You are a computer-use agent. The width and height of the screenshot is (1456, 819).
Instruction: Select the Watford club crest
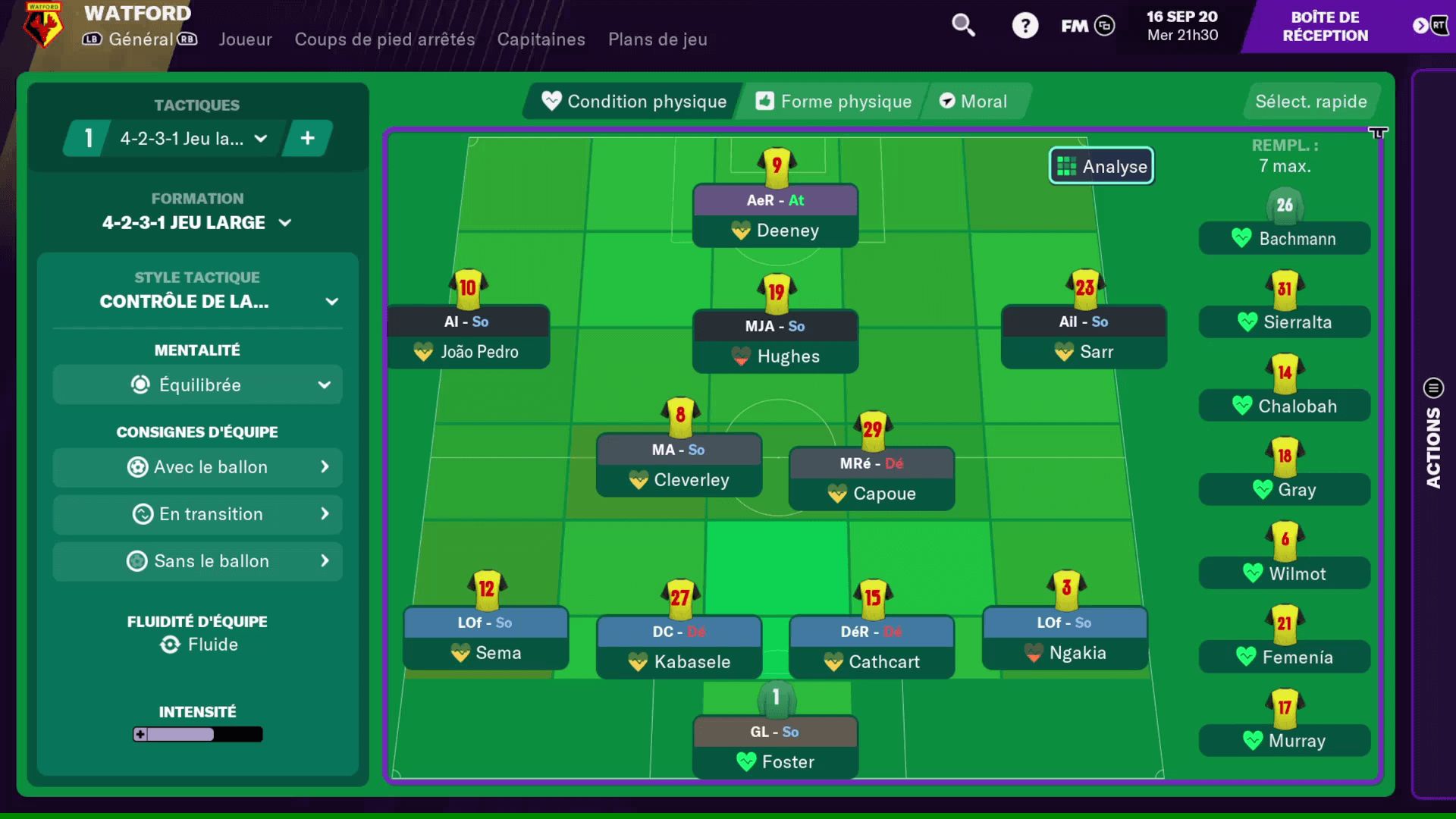43,27
